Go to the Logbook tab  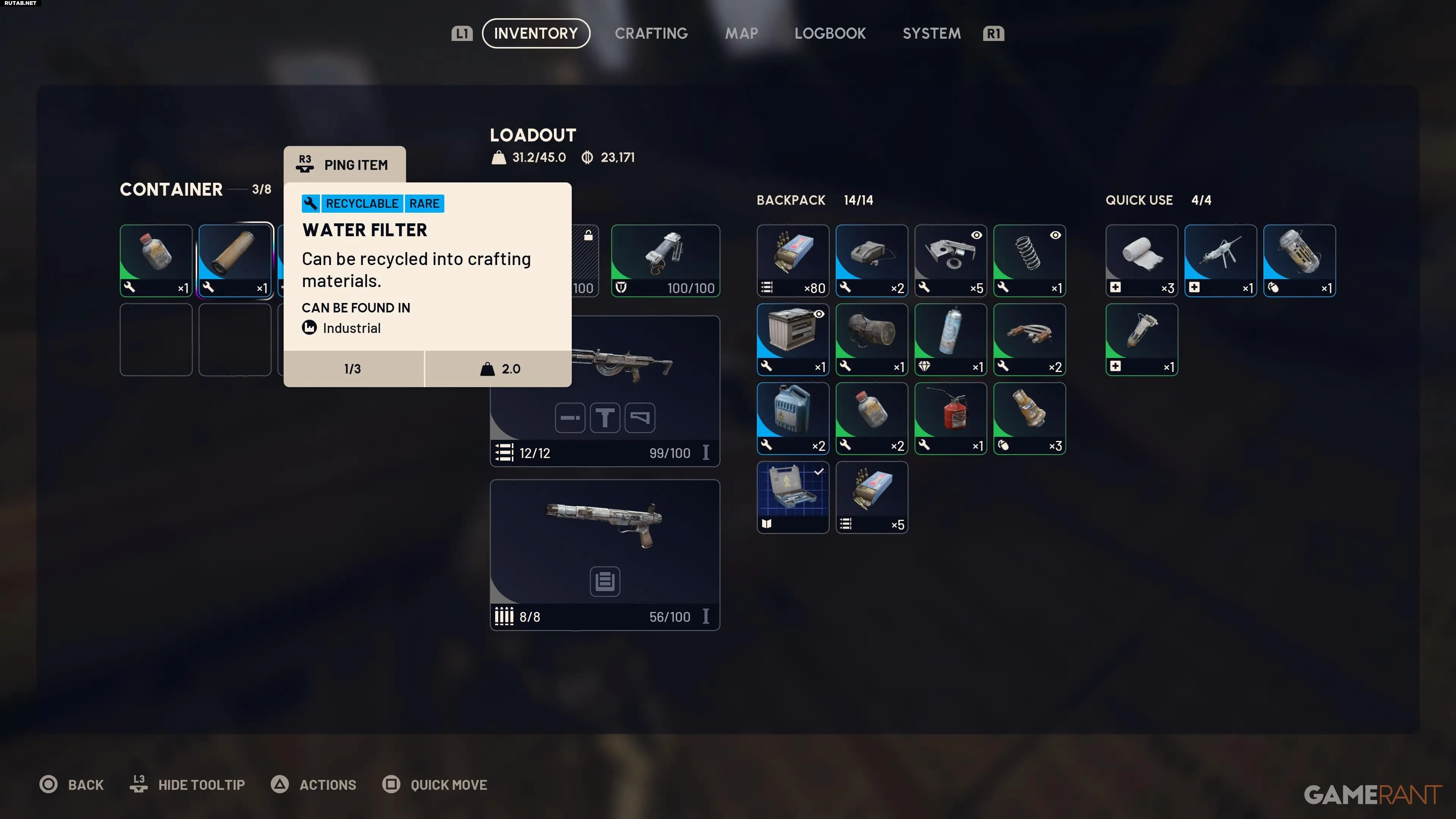tap(830, 33)
